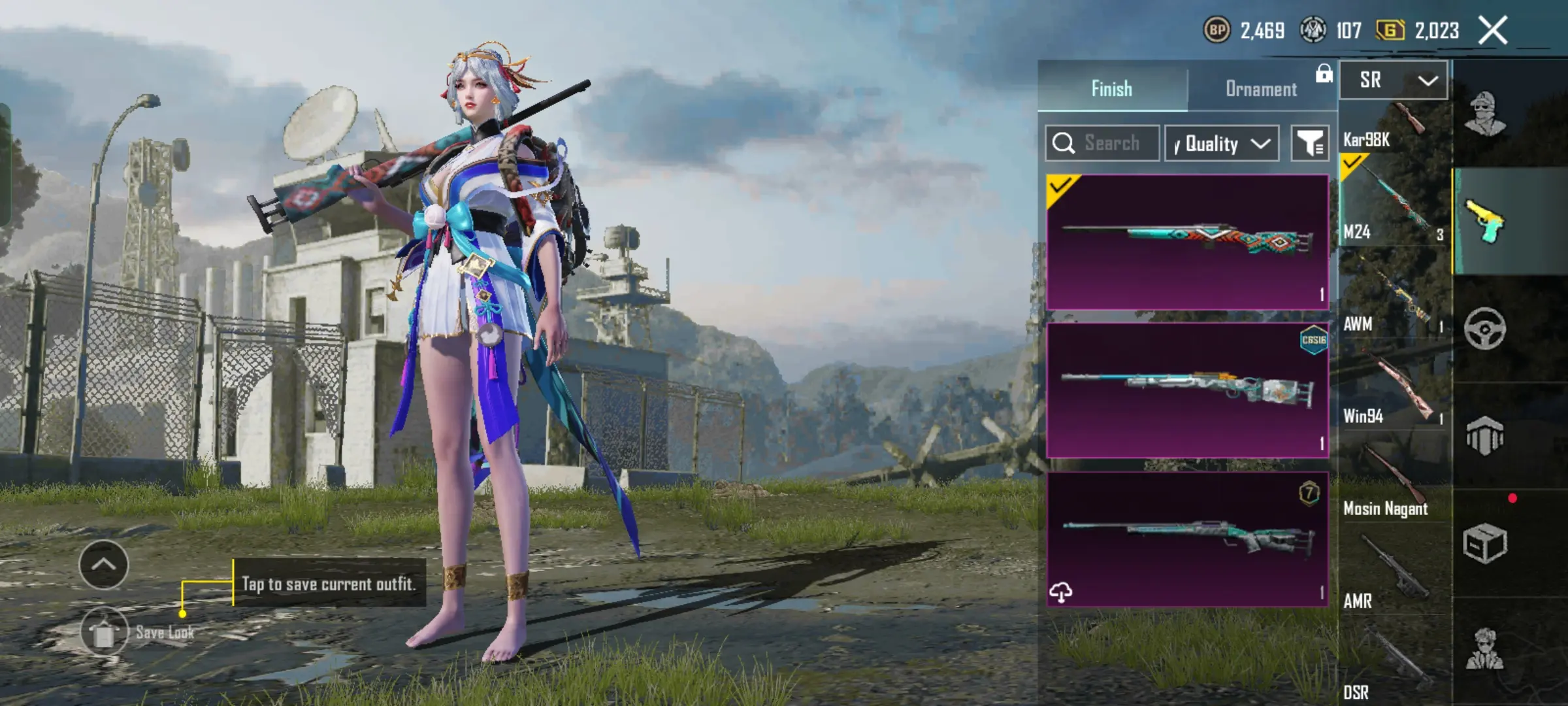The image size is (1568, 706).
Task: Choose the M24 finish with the C6S16 badge
Action: pyautogui.click(x=1187, y=390)
